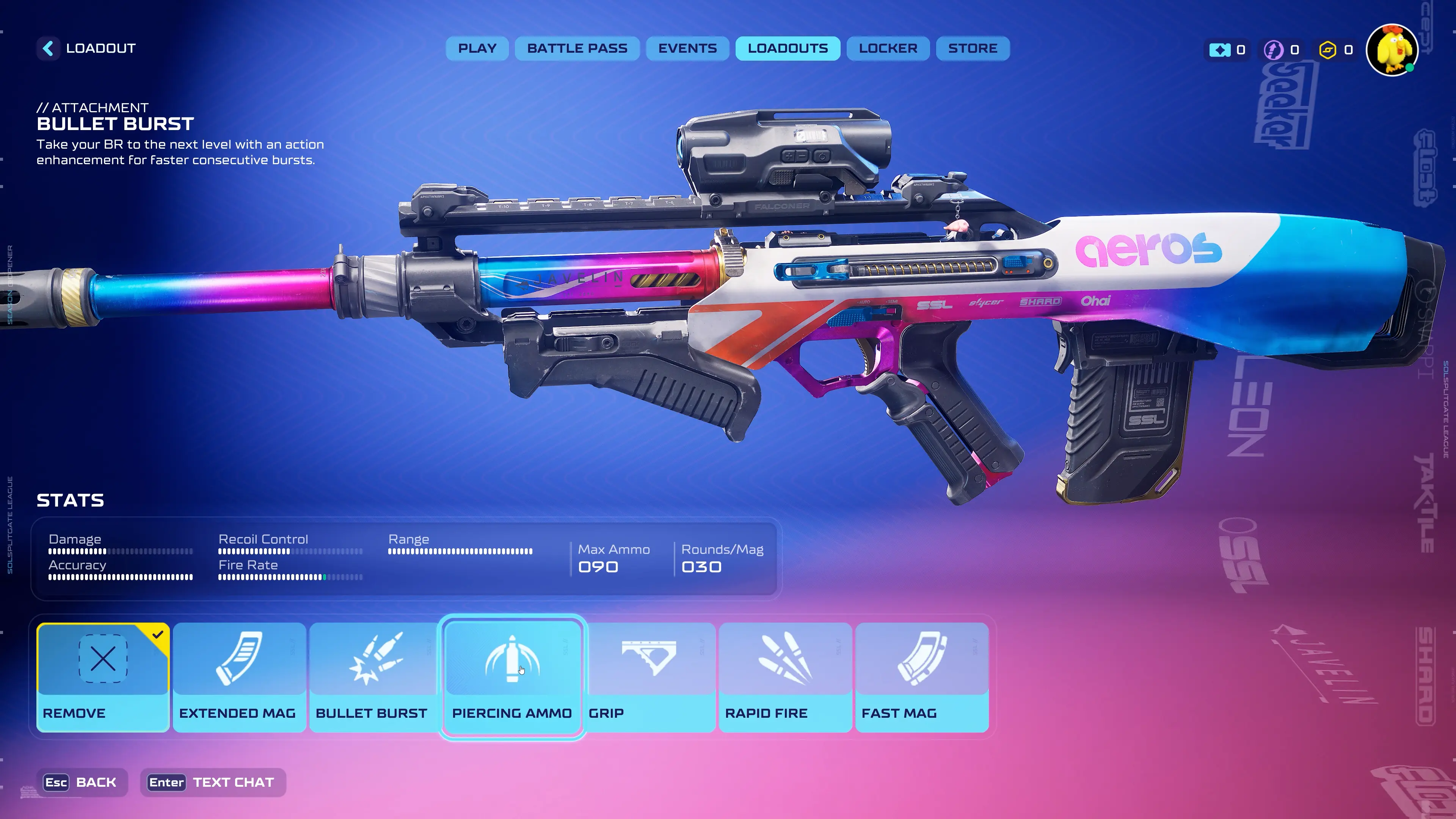The image size is (1456, 819).
Task: Select the Rapid Fire attachment
Action: pyautogui.click(x=785, y=677)
